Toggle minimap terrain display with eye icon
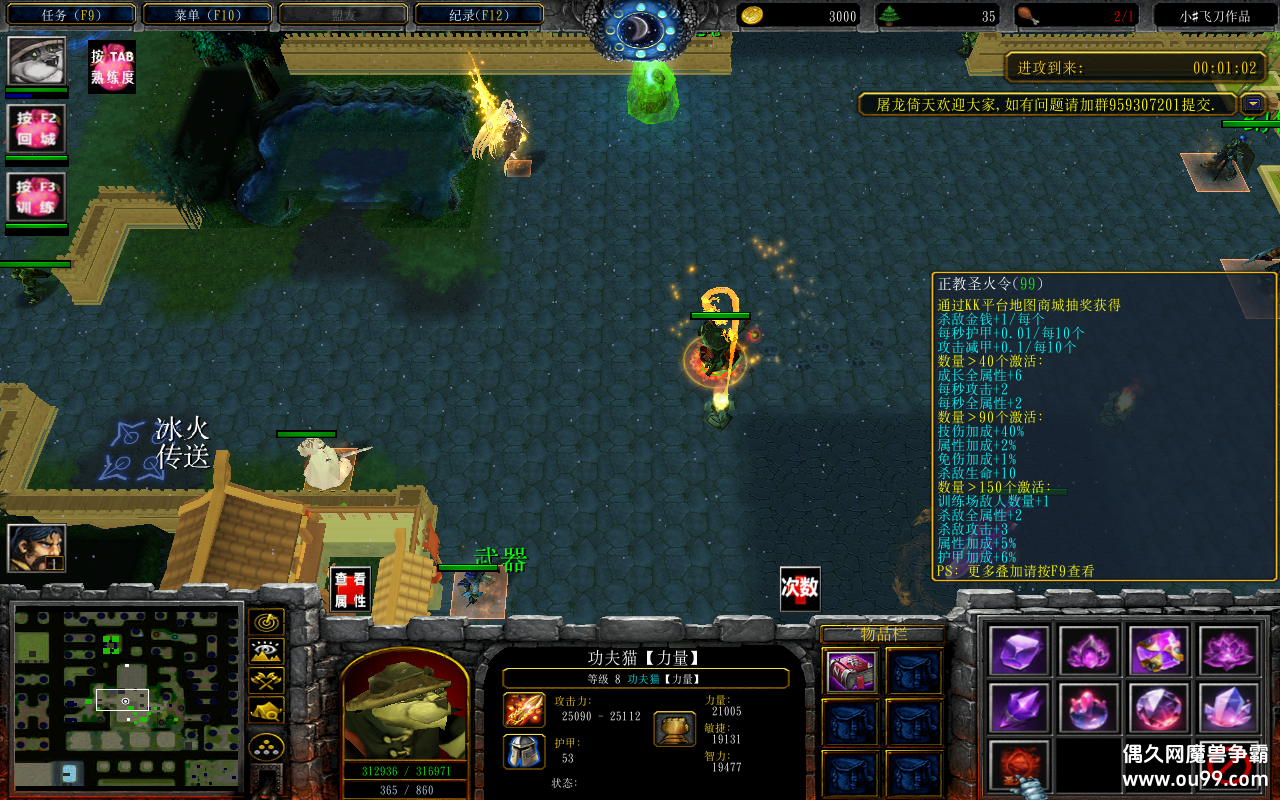Image resolution: width=1280 pixels, height=800 pixels. 266,652
